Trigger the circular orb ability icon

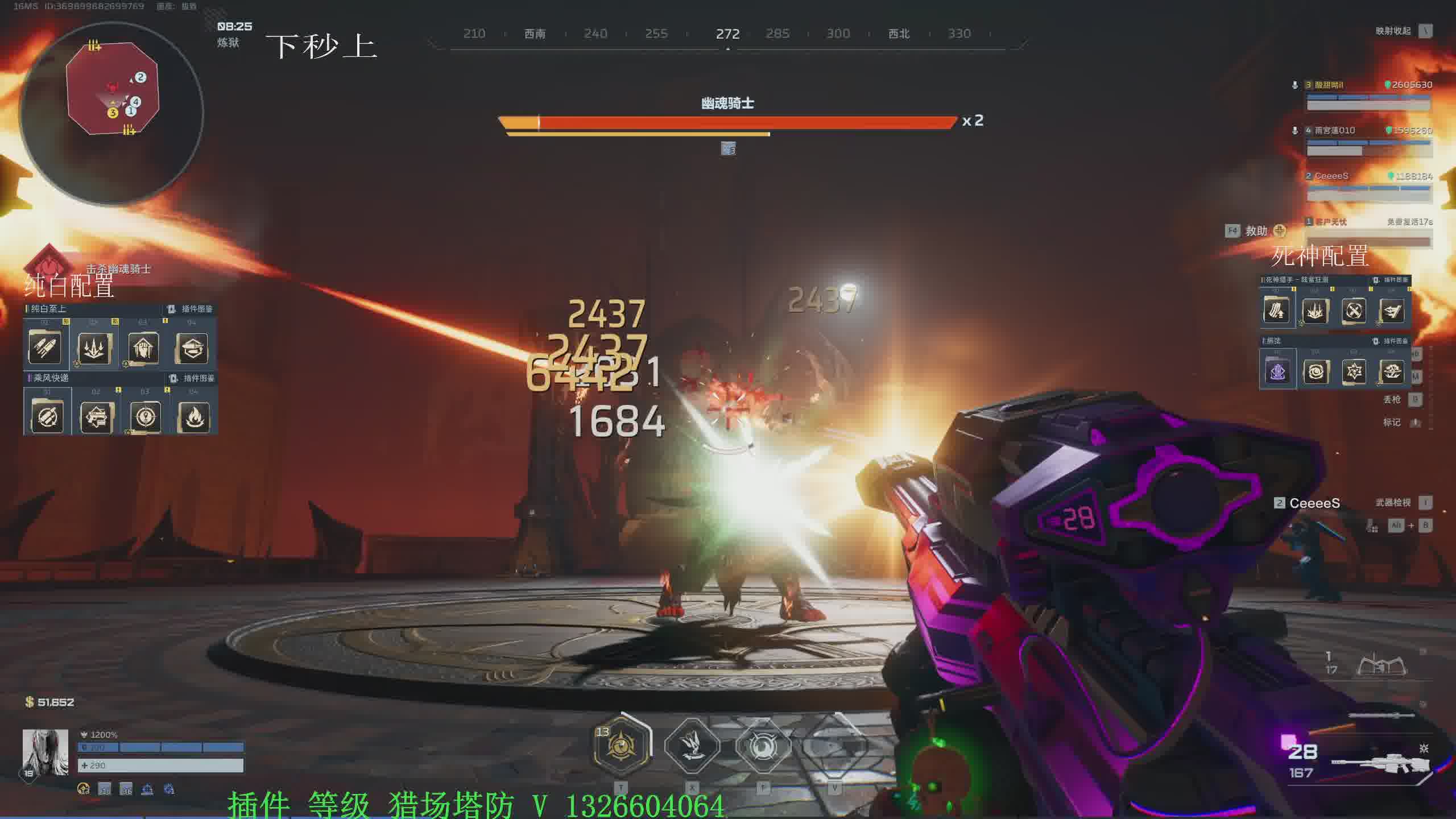coord(763,746)
